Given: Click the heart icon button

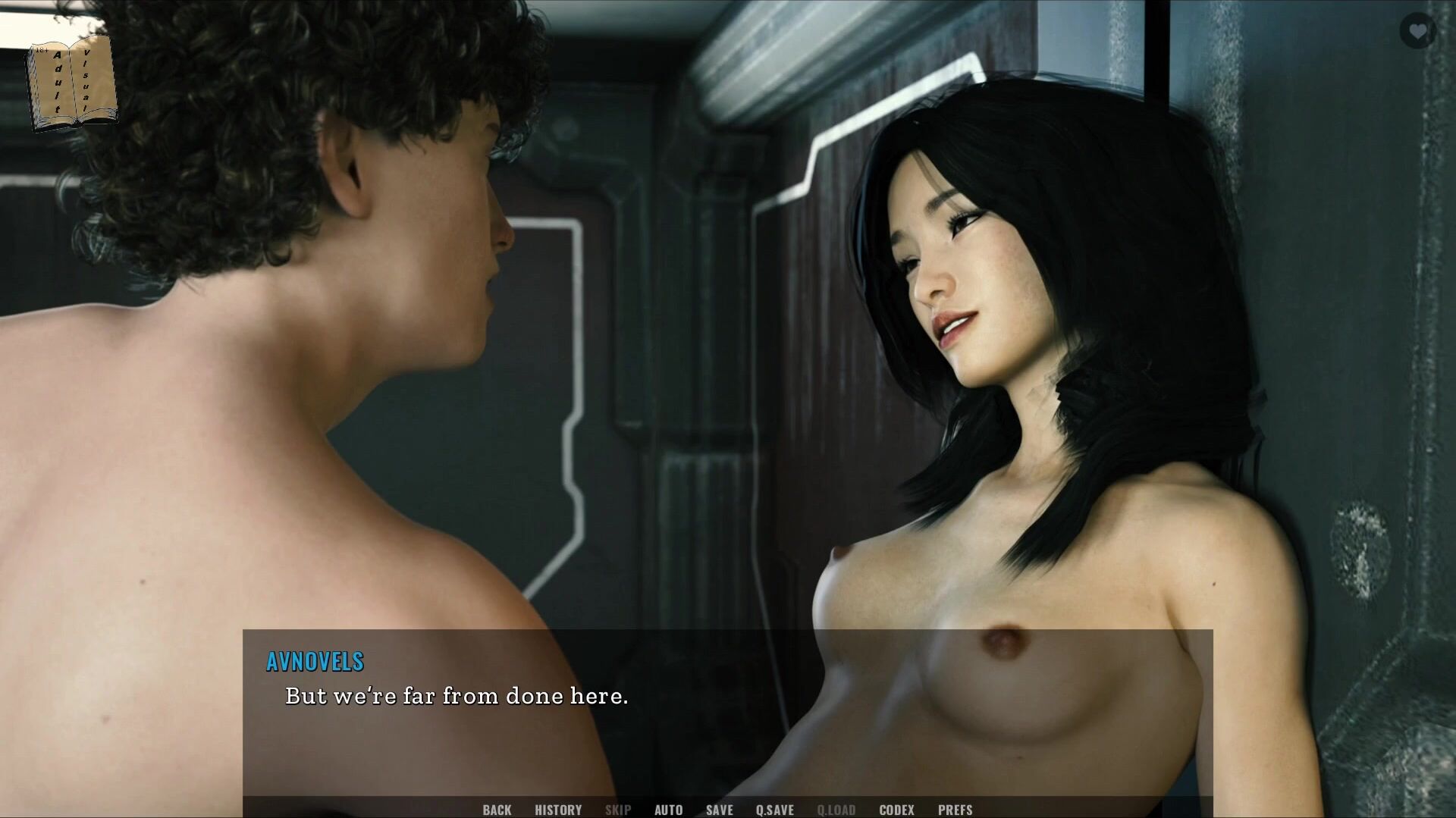Looking at the screenshot, I should (1417, 31).
